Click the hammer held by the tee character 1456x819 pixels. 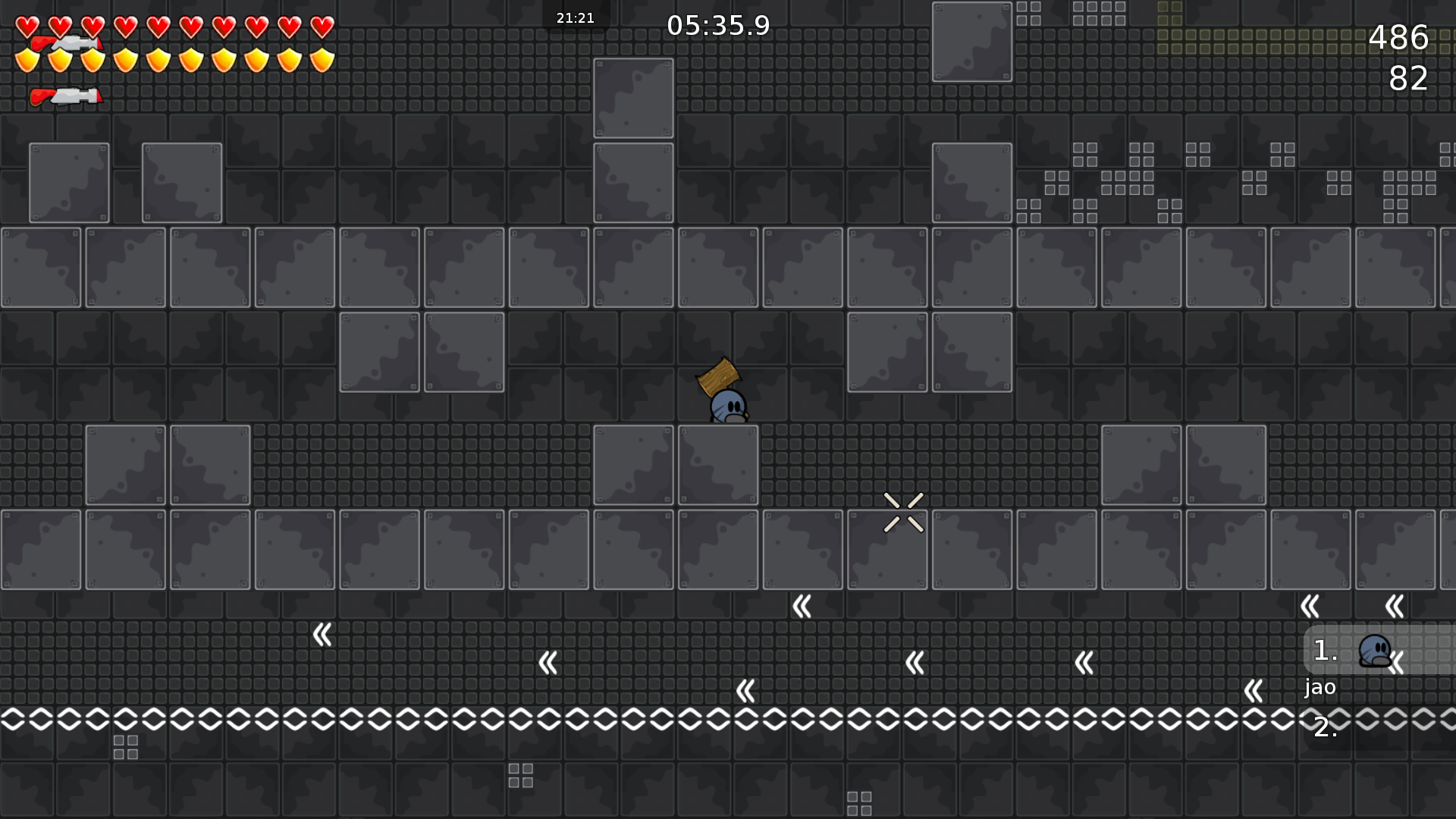(x=717, y=374)
